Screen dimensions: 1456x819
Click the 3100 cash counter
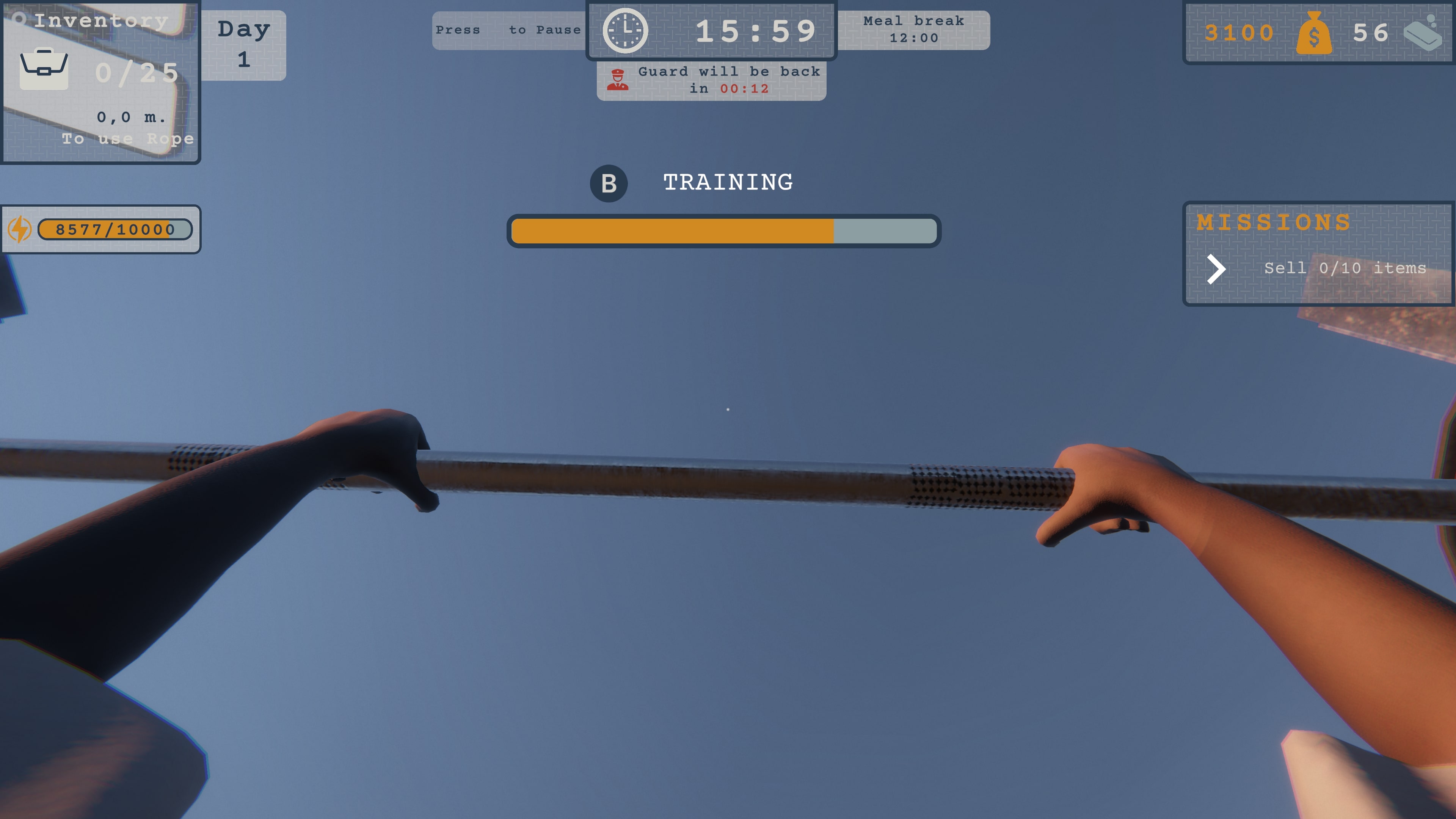pyautogui.click(x=1239, y=32)
